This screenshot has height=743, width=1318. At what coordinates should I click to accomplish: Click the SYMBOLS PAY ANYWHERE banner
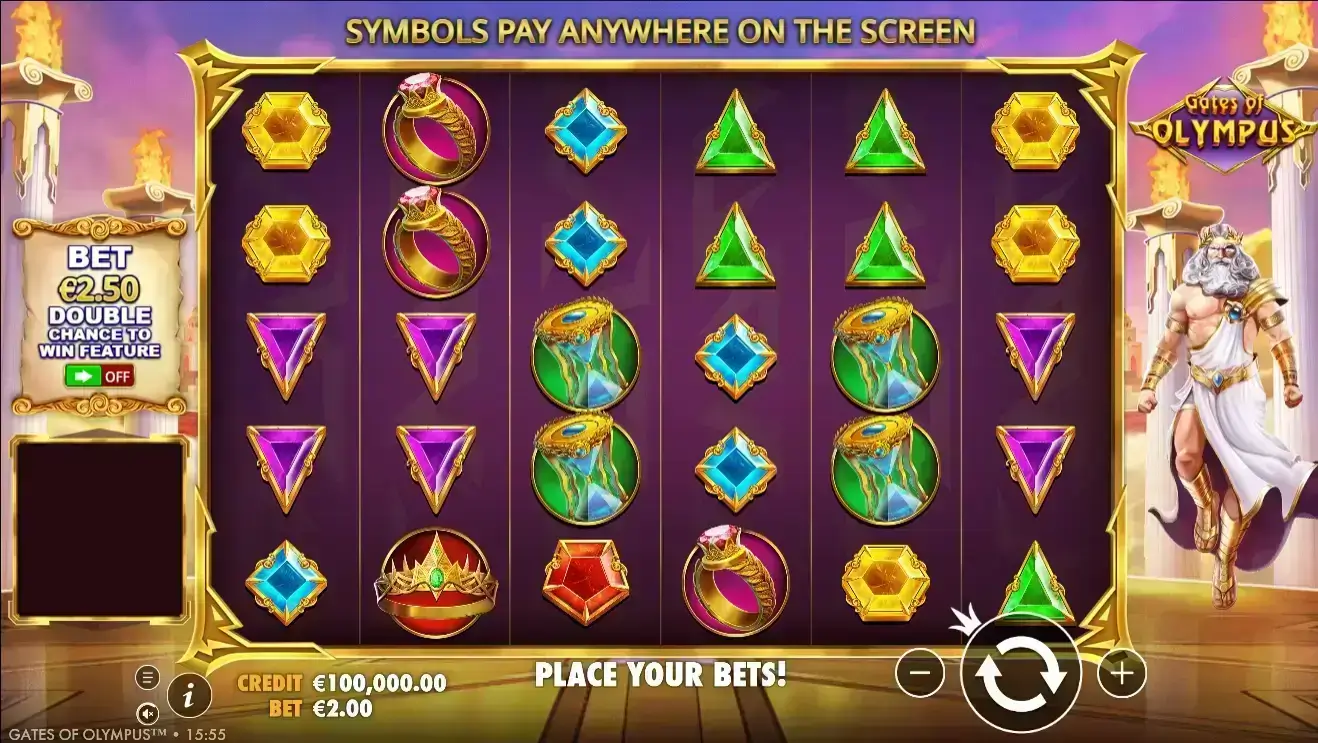(660, 31)
